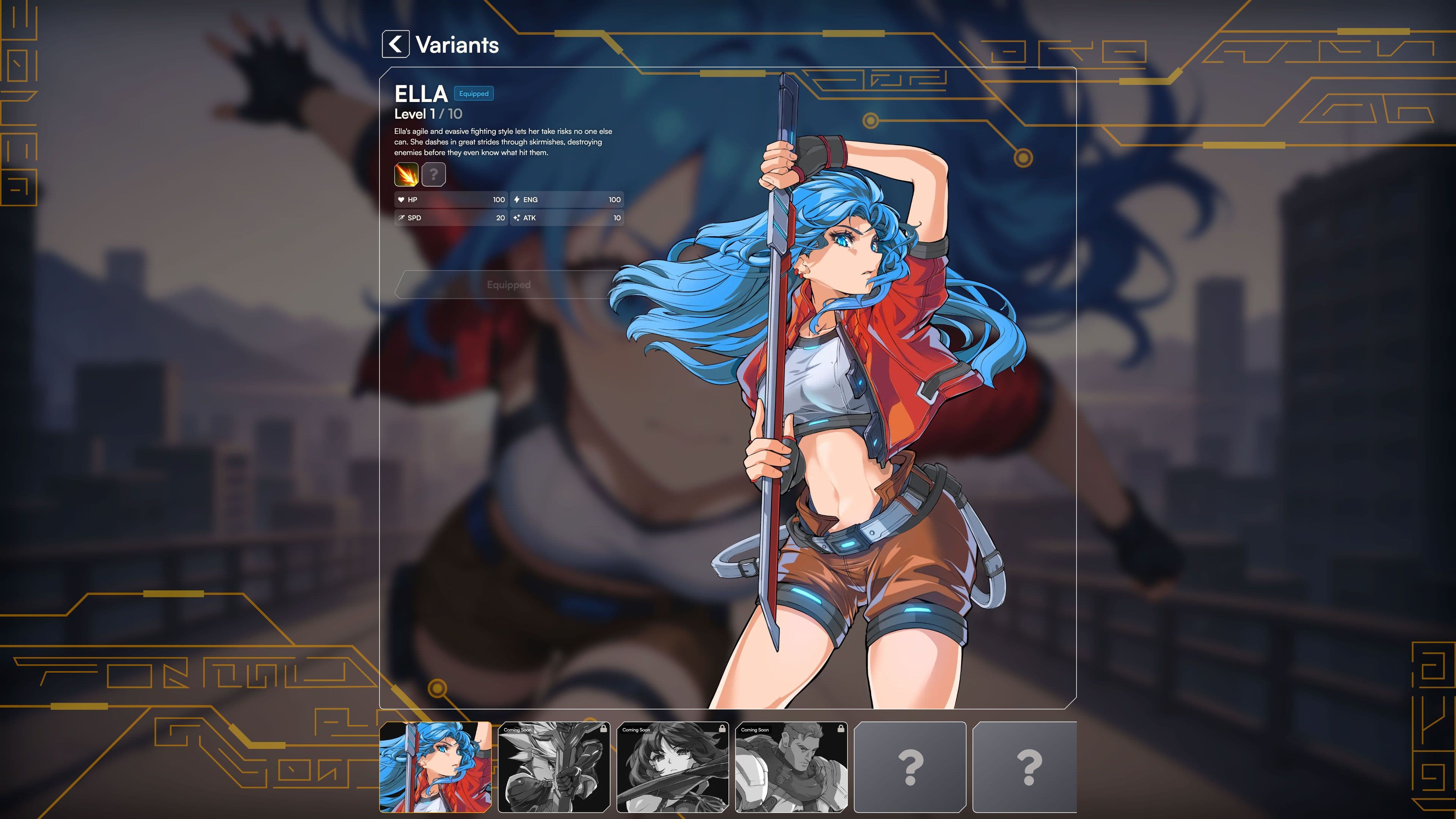Image resolution: width=1456 pixels, height=819 pixels.
Task: Toggle Ella's equipped state via the badge outline
Action: (474, 94)
